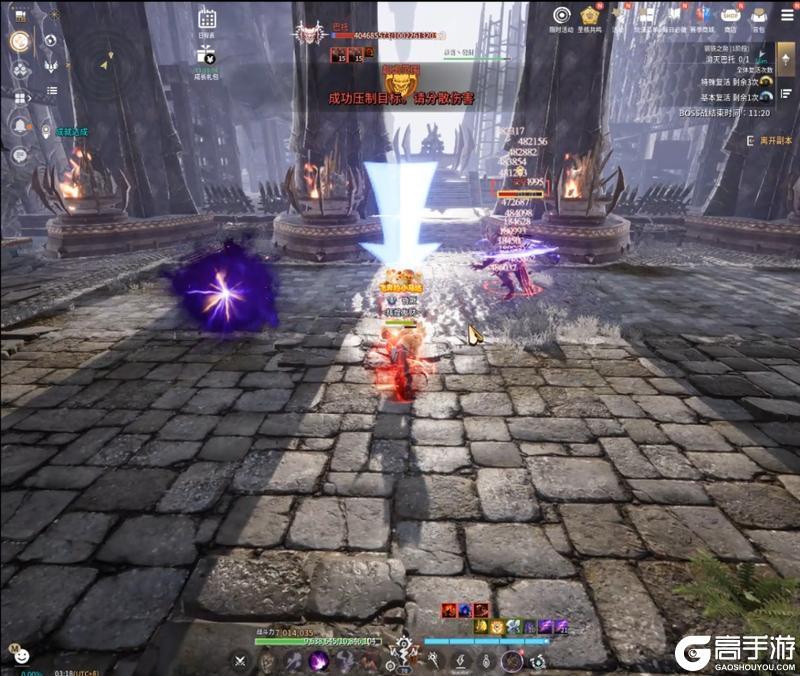Click the smiley face emote icon
Screen dimensions: 800x676
point(19,657)
